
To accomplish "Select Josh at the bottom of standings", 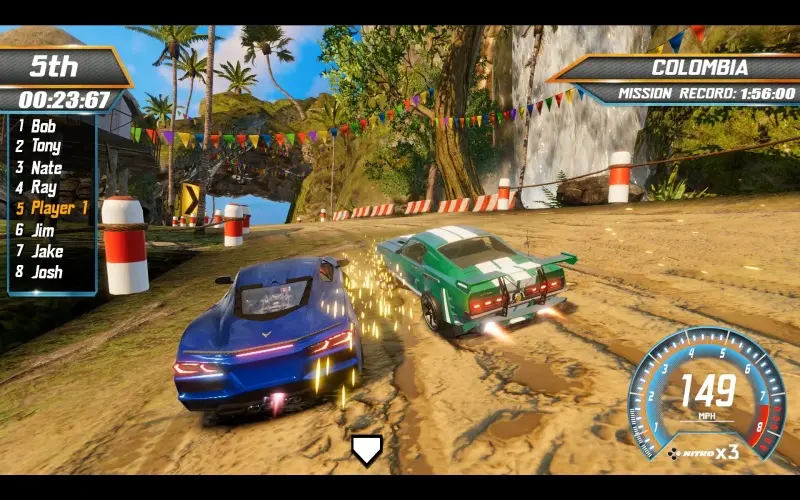I will pyautogui.click(x=46, y=271).
